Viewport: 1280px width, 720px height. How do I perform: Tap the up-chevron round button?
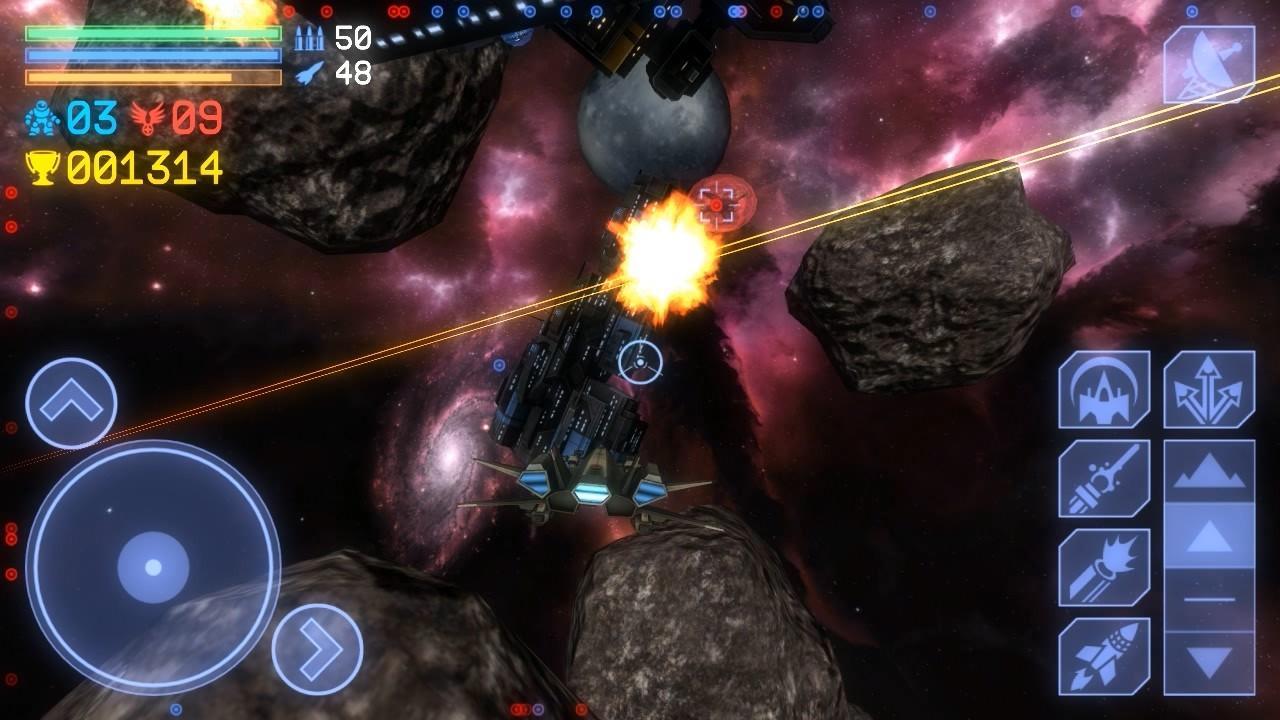click(x=71, y=403)
